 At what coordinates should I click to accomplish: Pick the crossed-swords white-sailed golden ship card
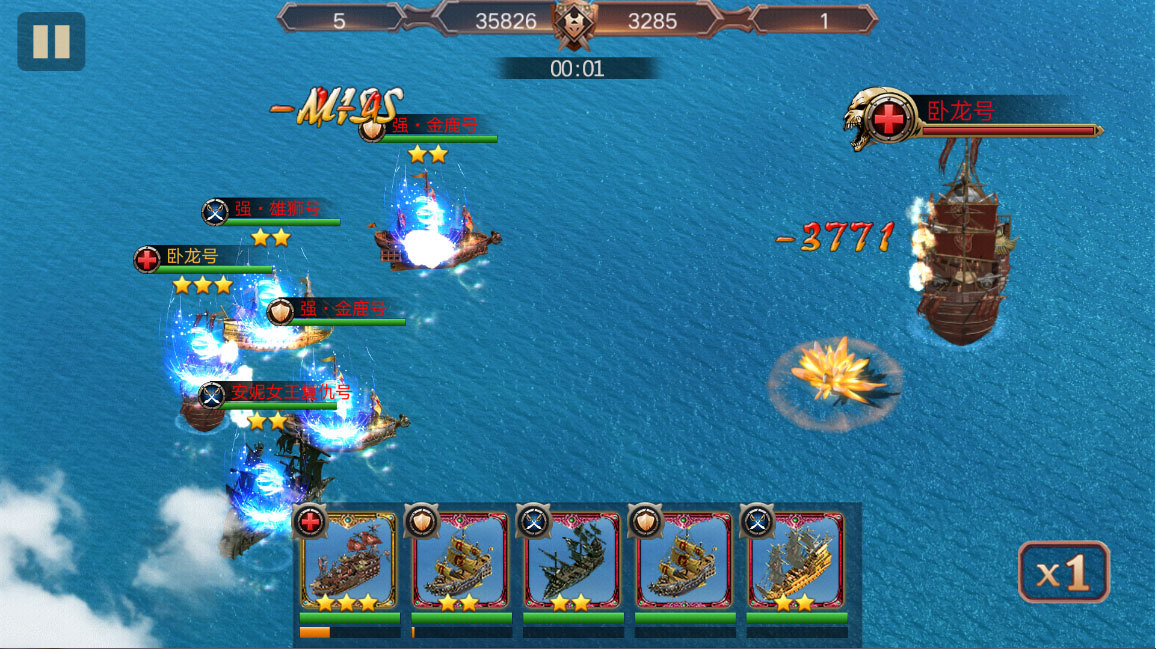[796, 562]
